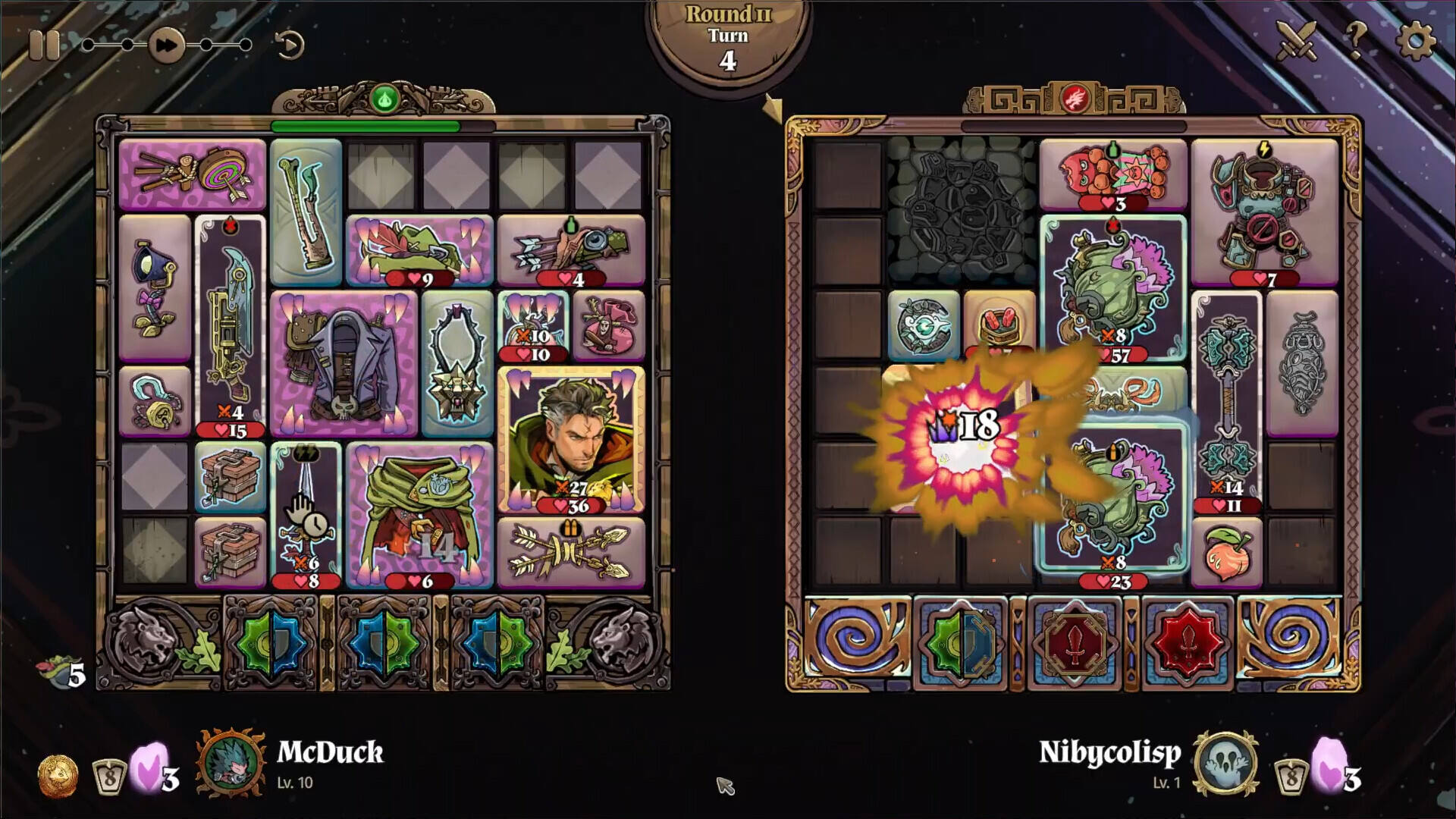Screen dimensions: 1456x819
Task: Select the red gem ring item
Action: point(999,325)
